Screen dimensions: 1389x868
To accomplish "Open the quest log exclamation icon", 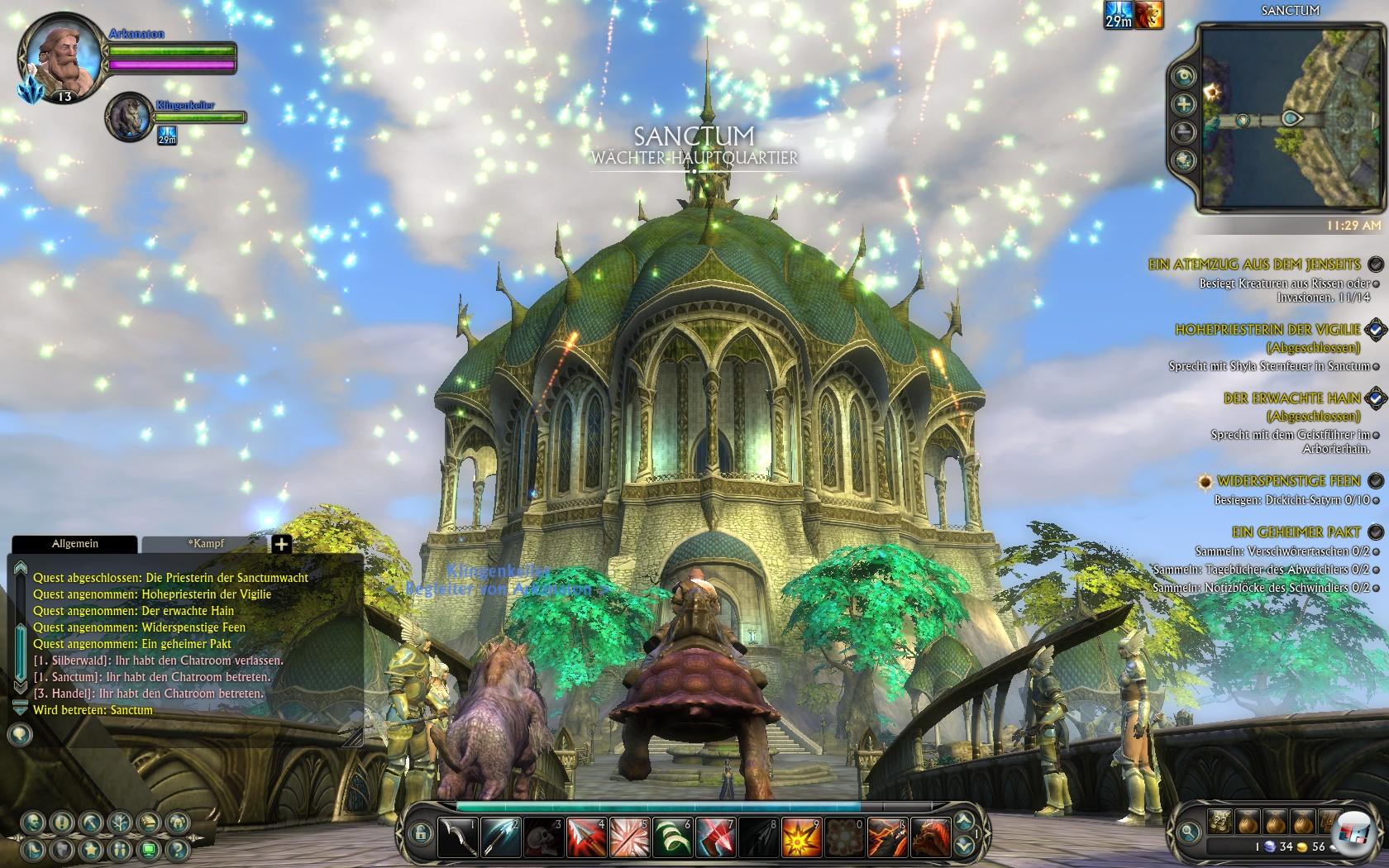I will coord(61,822).
